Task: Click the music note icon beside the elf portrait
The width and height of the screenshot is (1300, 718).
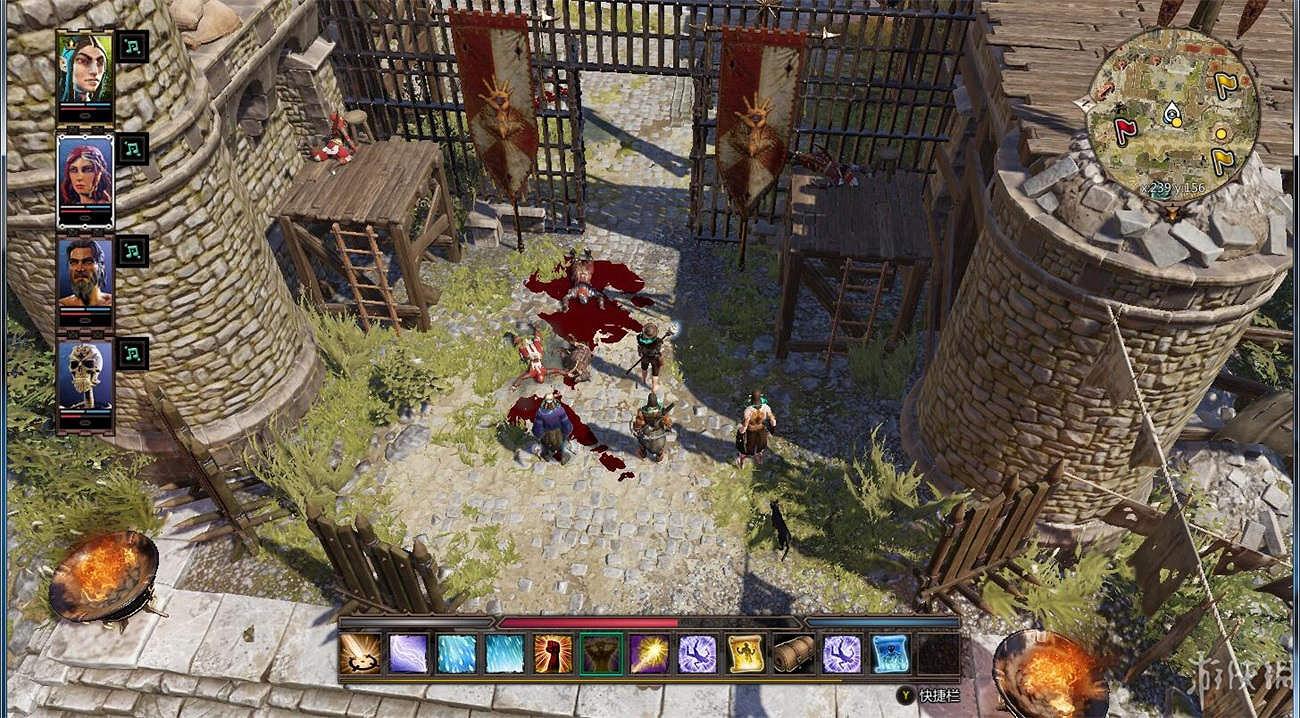Action: pos(133,46)
